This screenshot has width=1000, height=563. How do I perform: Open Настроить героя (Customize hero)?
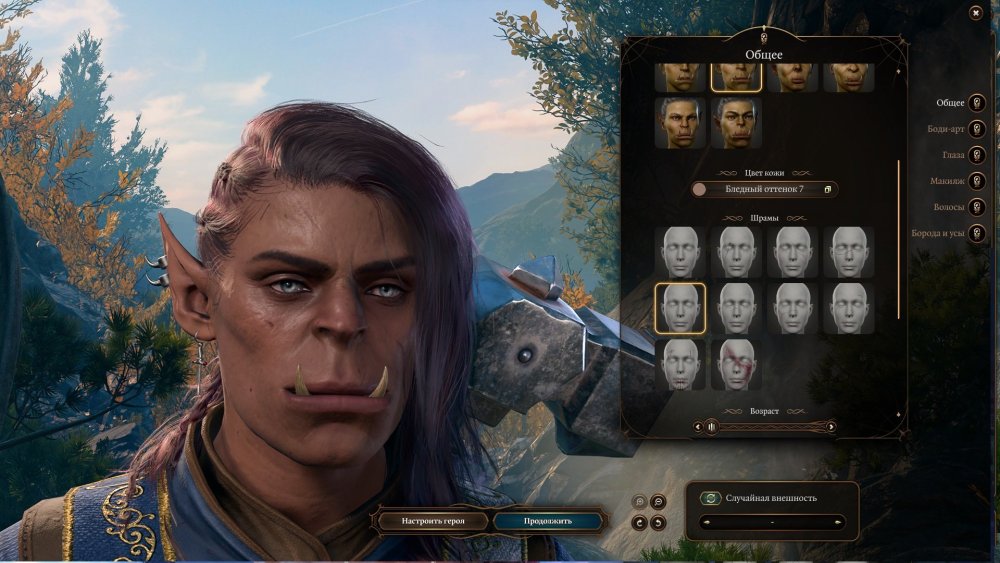[431, 521]
